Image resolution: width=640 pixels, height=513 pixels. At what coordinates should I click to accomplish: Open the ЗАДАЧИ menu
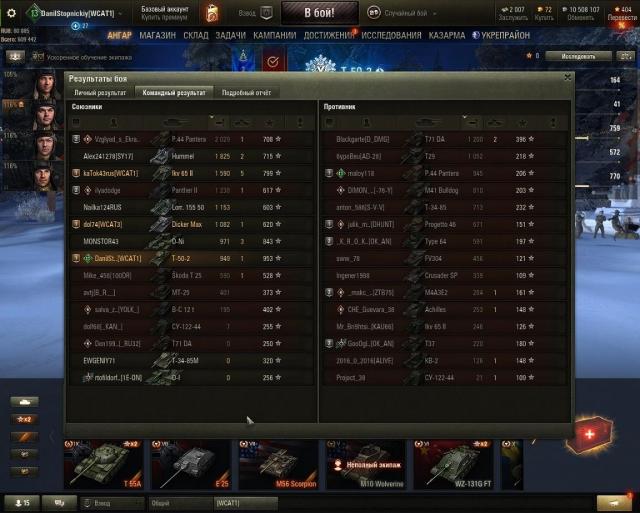(x=230, y=35)
